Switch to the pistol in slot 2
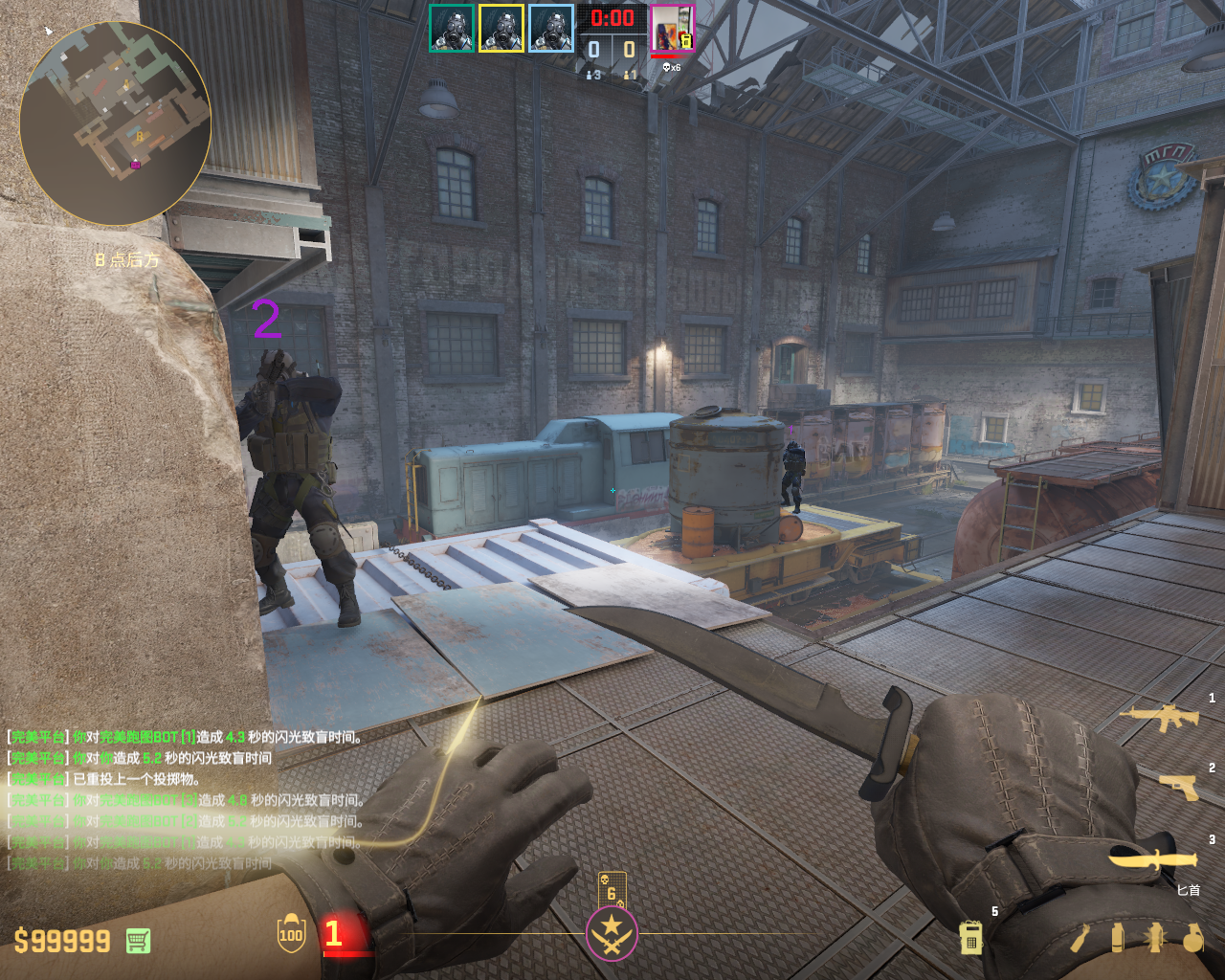1225x980 pixels. tap(1178, 786)
